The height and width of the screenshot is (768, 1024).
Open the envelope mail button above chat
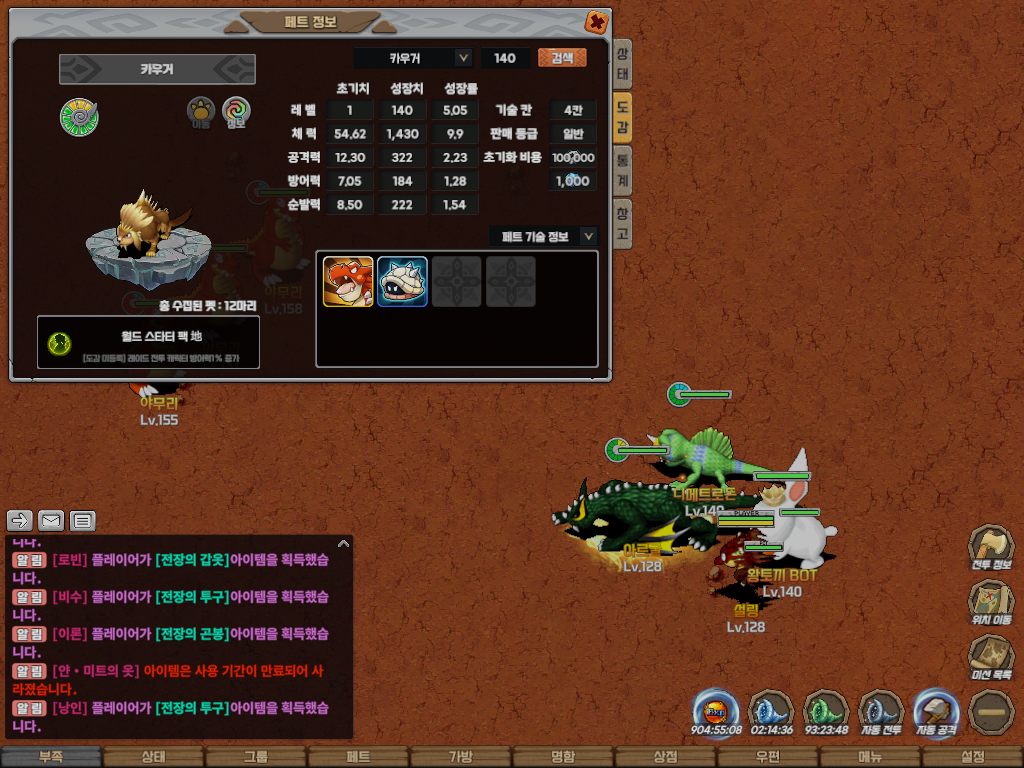point(51,520)
